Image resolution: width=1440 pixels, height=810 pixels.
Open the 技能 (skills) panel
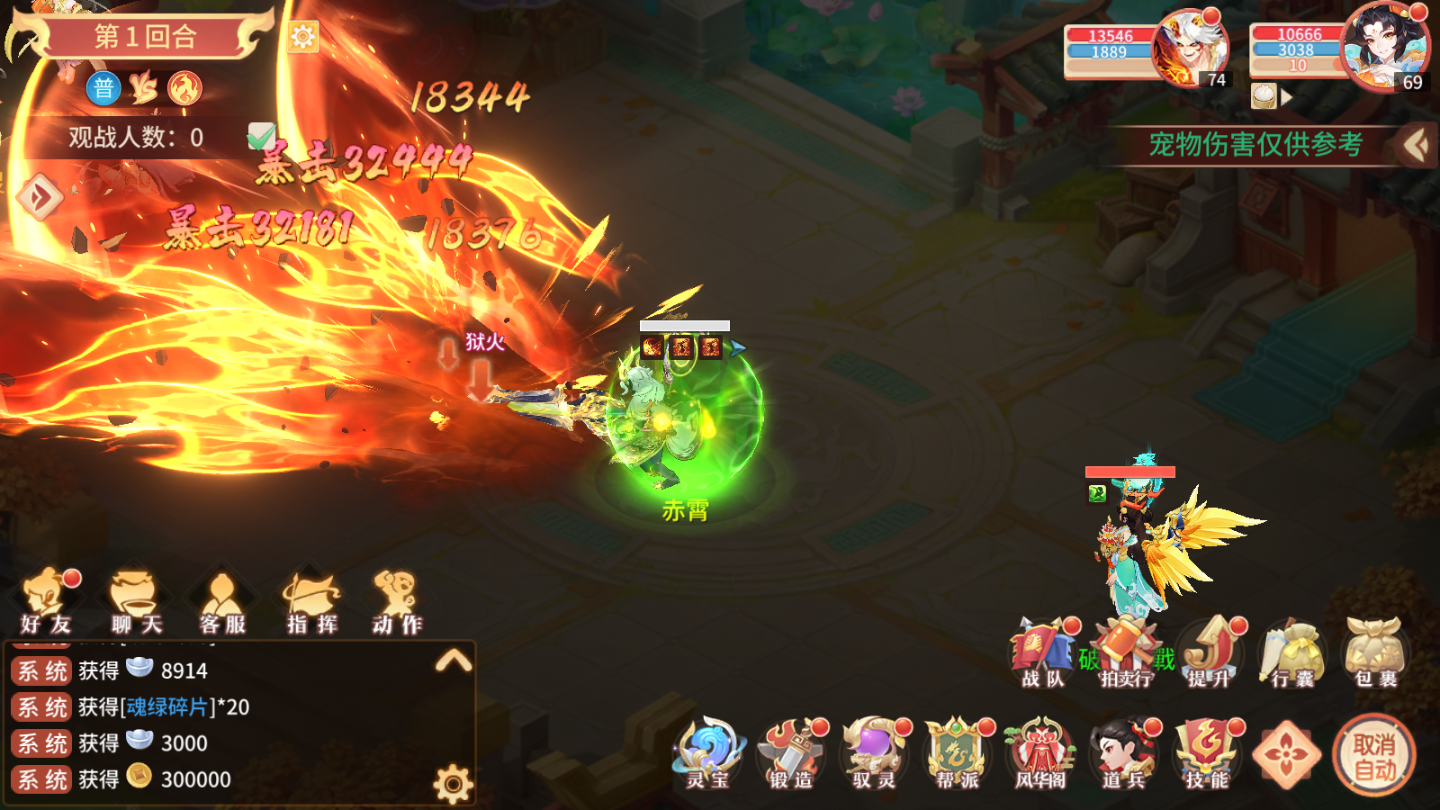point(1204,748)
